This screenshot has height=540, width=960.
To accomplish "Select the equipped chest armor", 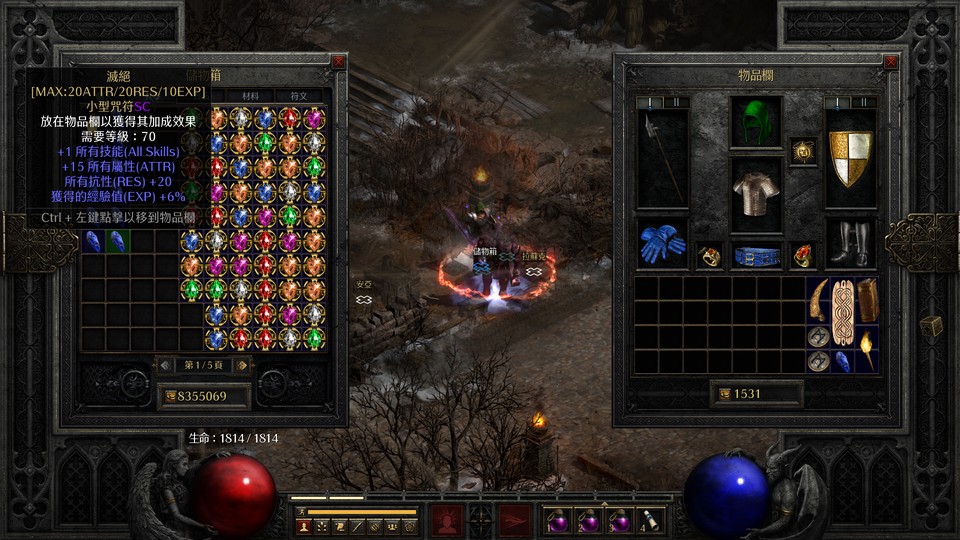I will tap(756, 188).
